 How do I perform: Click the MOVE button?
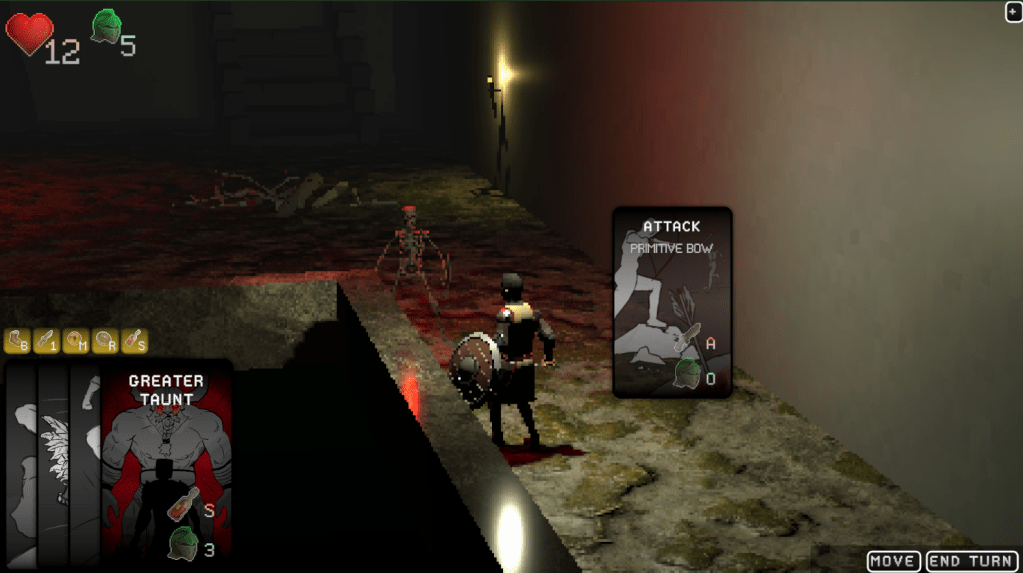click(894, 561)
